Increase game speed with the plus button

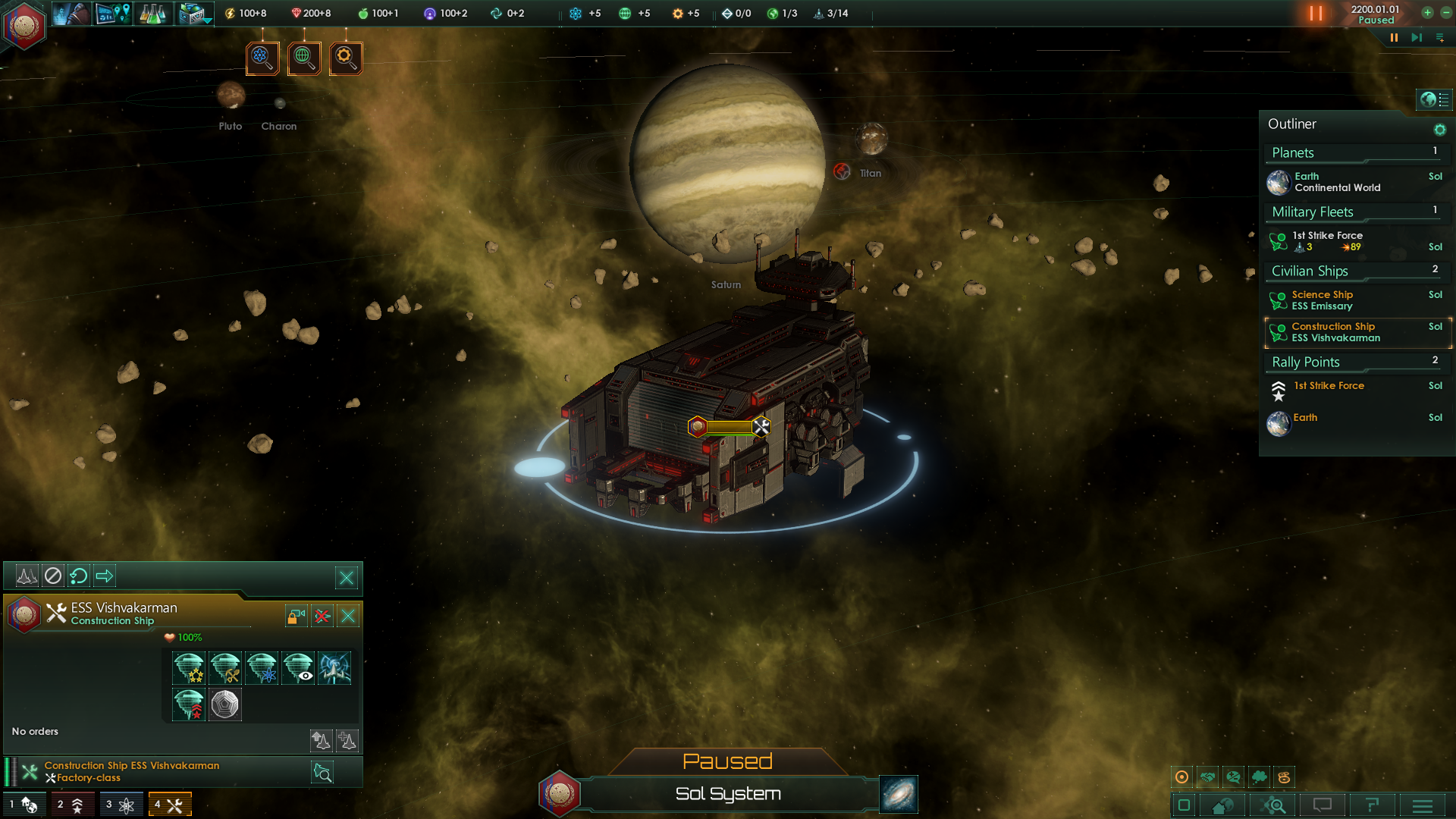tap(1427, 13)
